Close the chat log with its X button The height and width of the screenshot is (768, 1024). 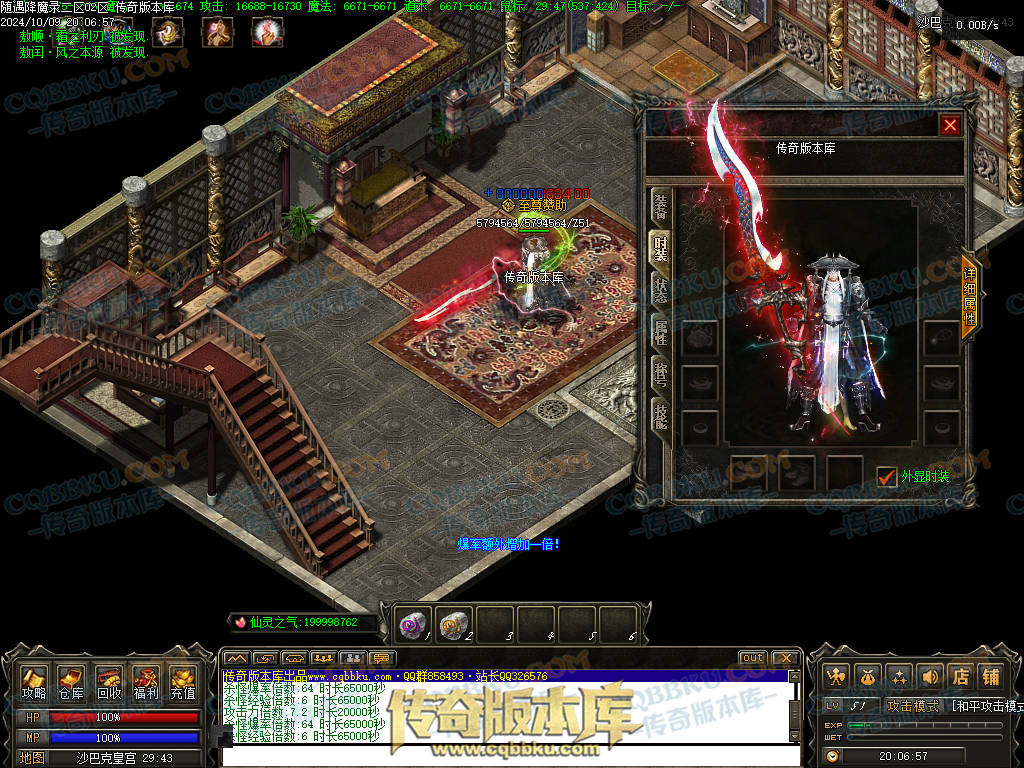pos(785,658)
